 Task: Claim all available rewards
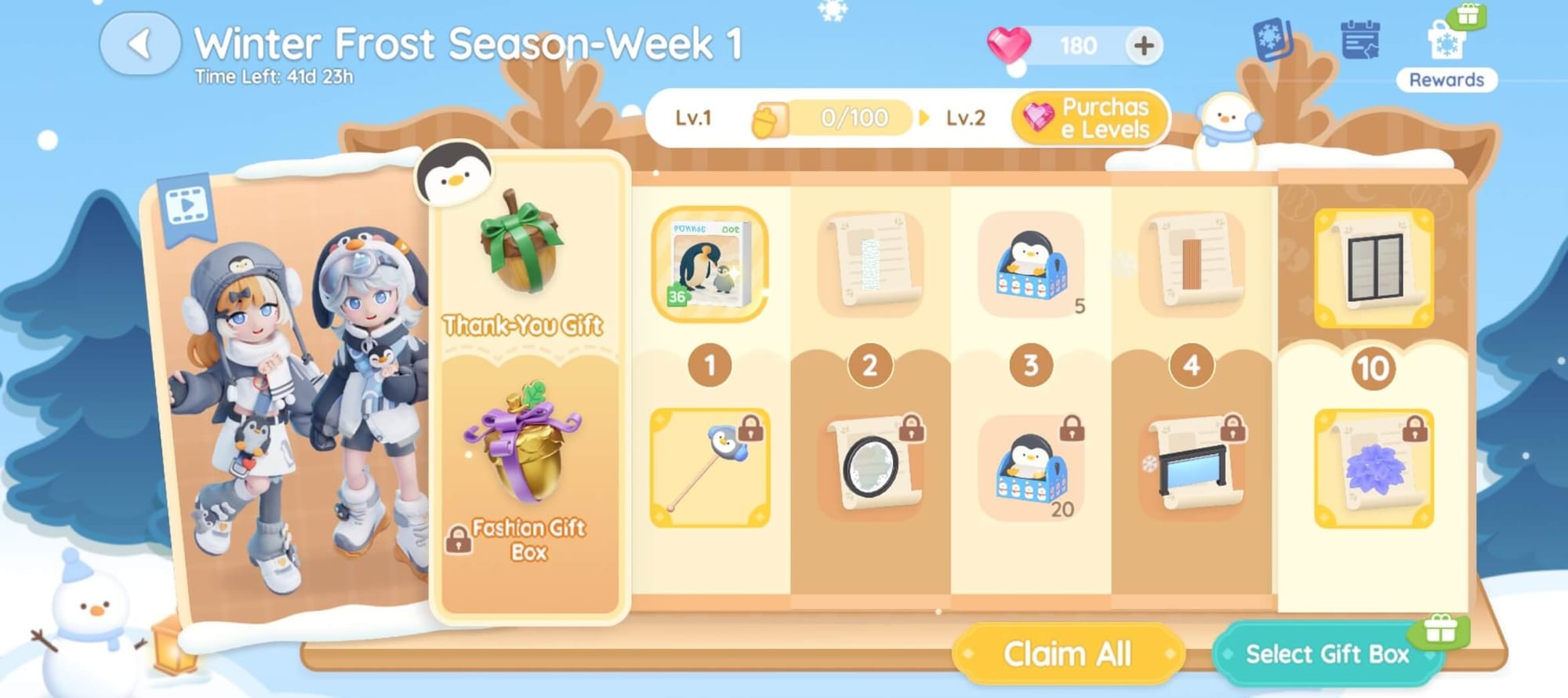[x=1067, y=653]
